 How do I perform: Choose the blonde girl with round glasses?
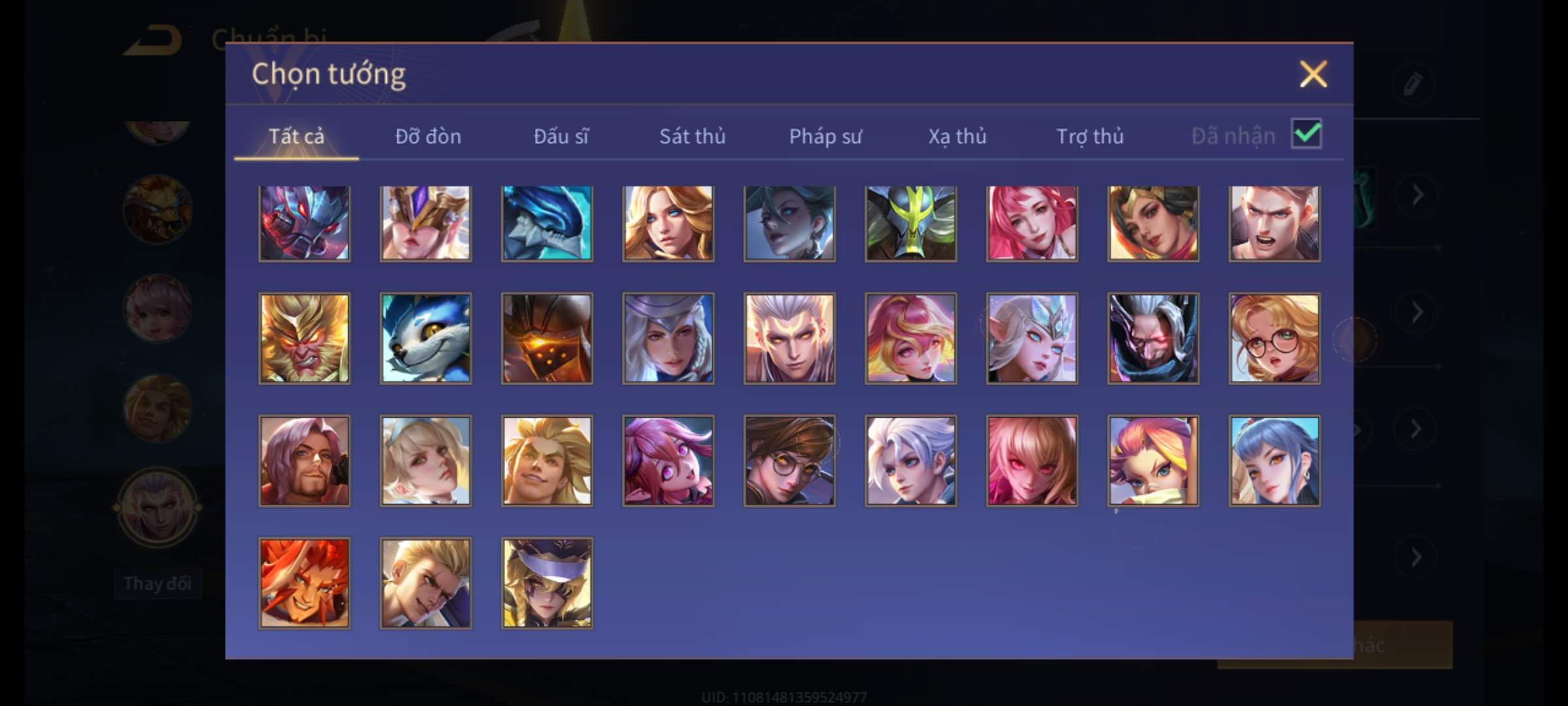tap(1274, 338)
